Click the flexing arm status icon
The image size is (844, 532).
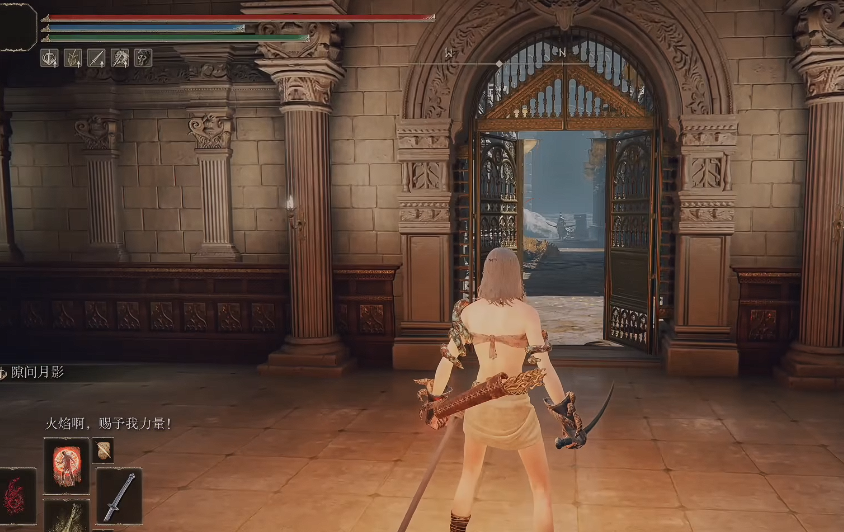click(x=143, y=58)
